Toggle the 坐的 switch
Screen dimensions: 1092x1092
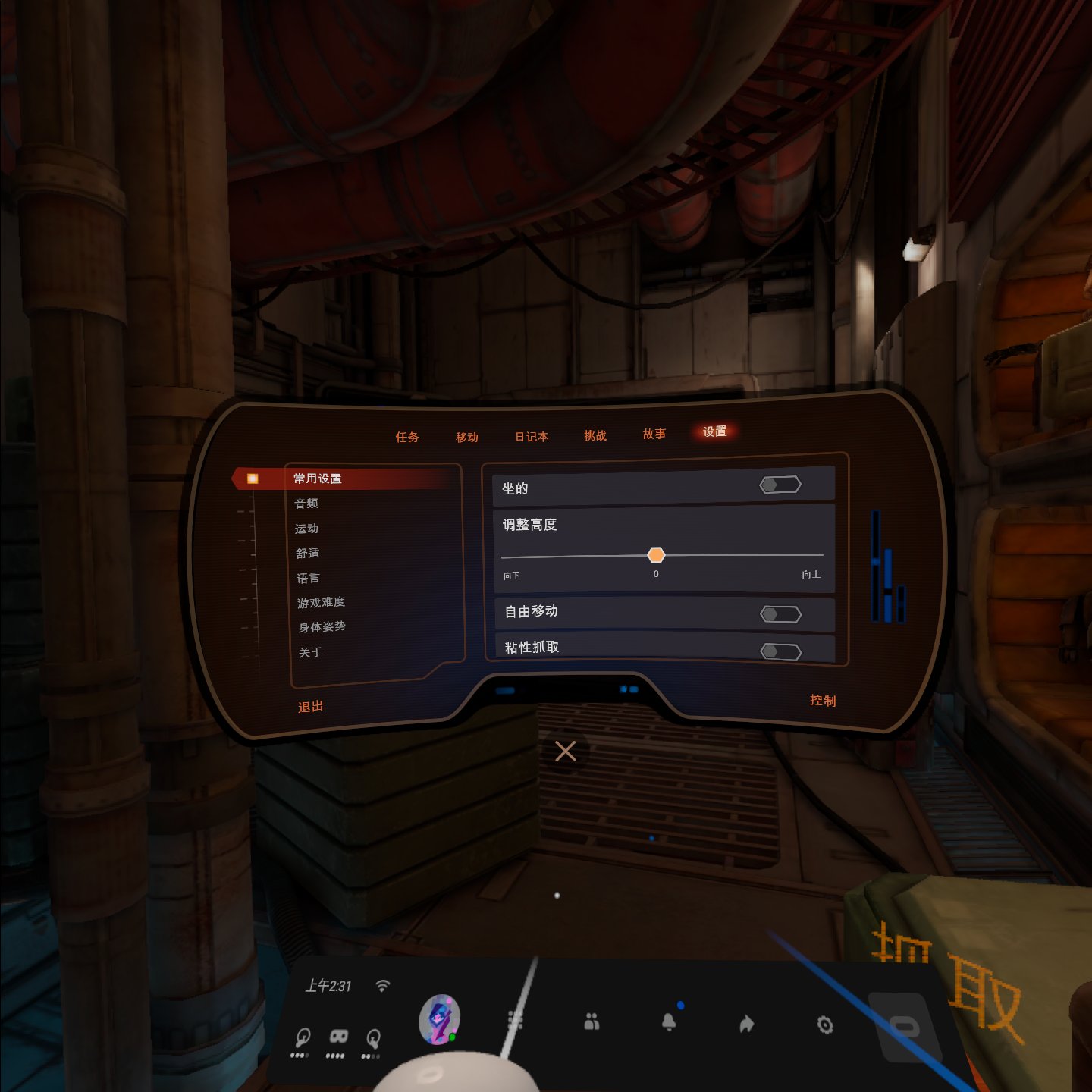780,485
